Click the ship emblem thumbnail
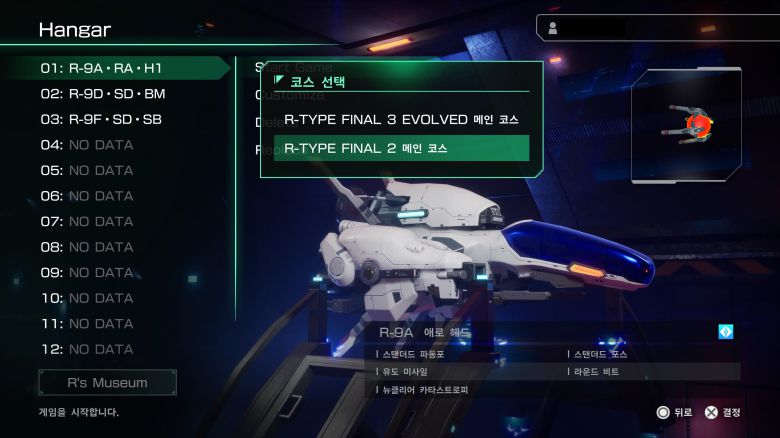 click(x=686, y=125)
